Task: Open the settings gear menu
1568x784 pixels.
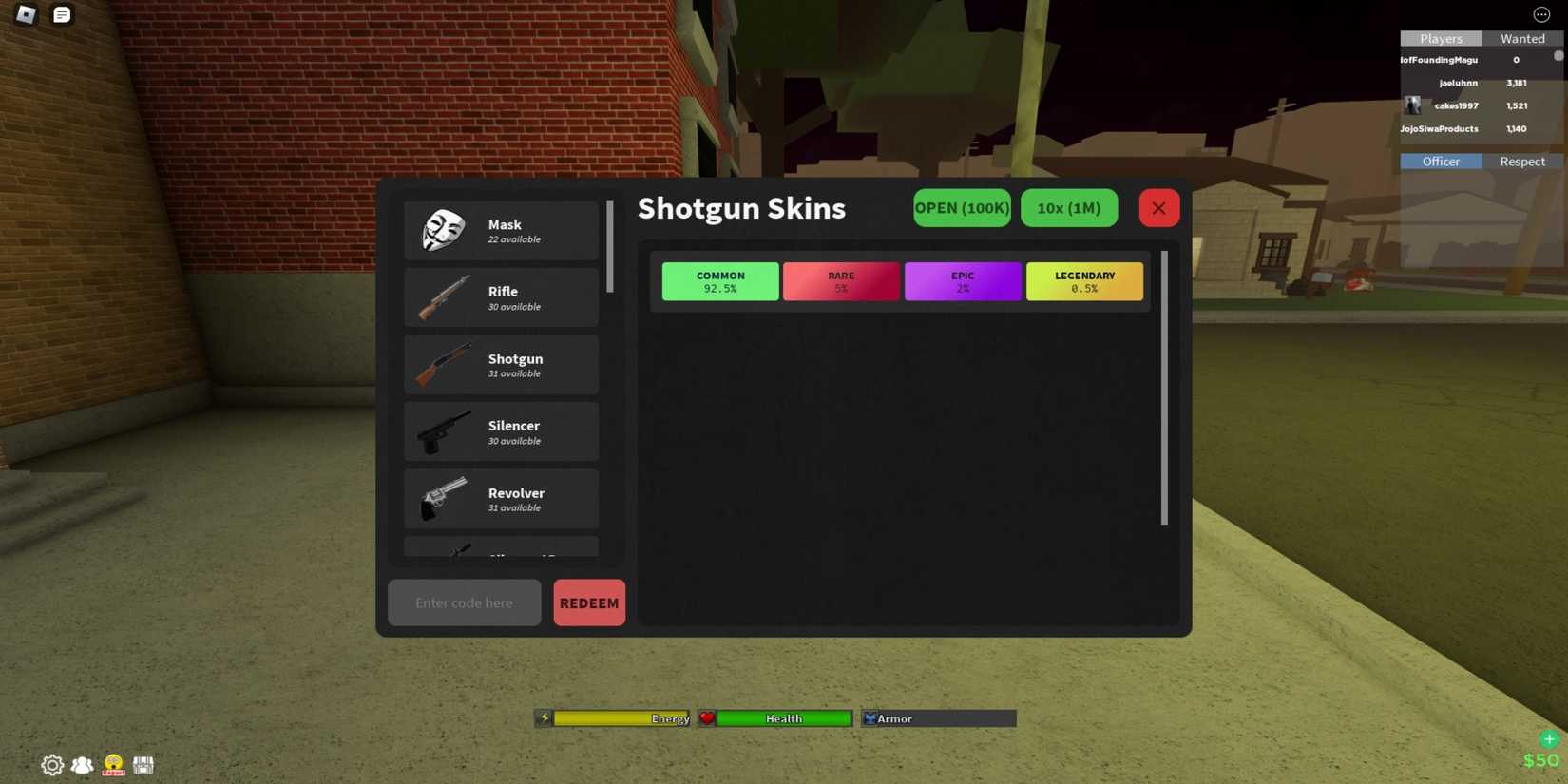Action: tap(52, 764)
